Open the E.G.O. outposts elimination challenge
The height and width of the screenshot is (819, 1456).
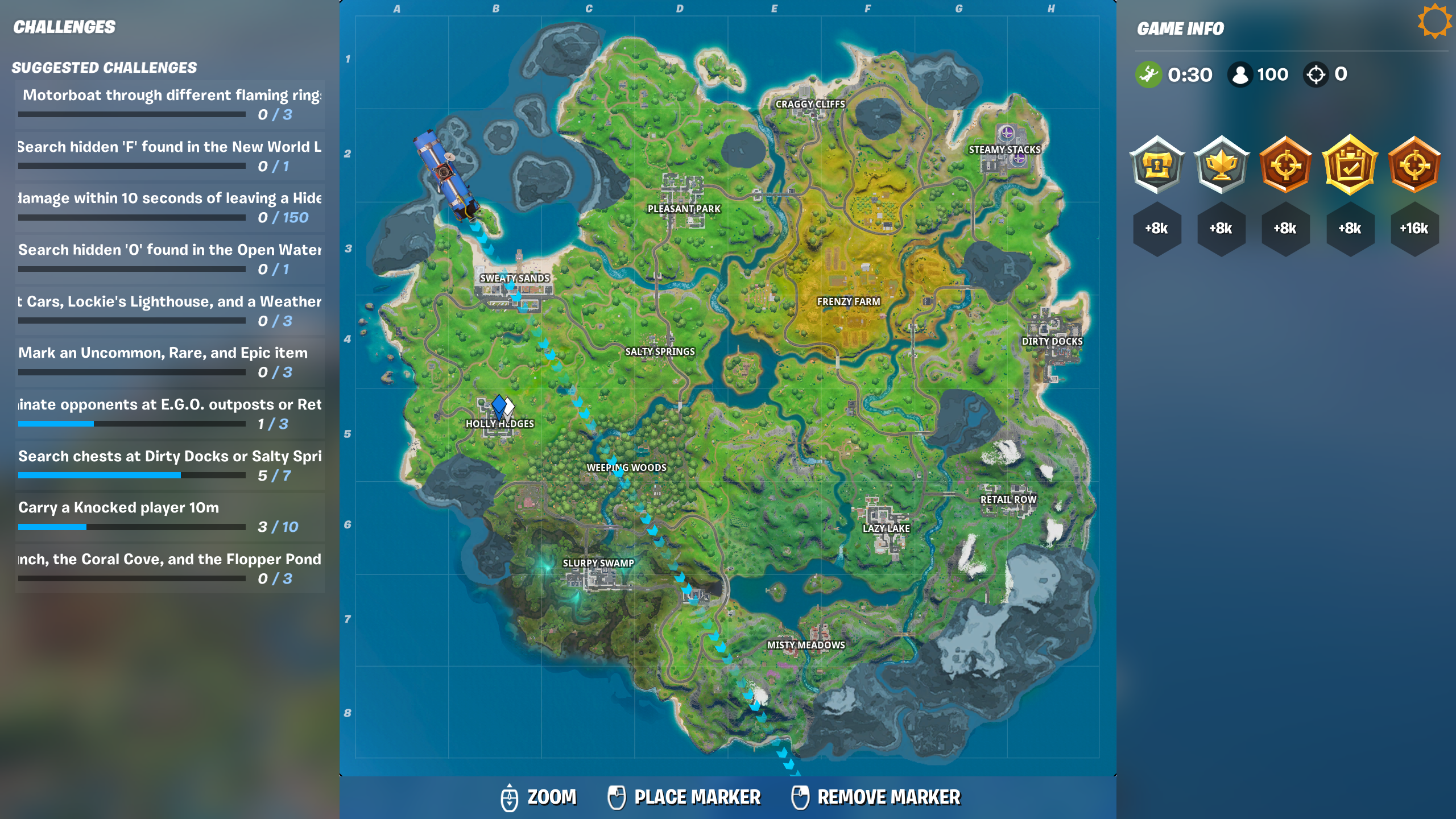pos(169,413)
